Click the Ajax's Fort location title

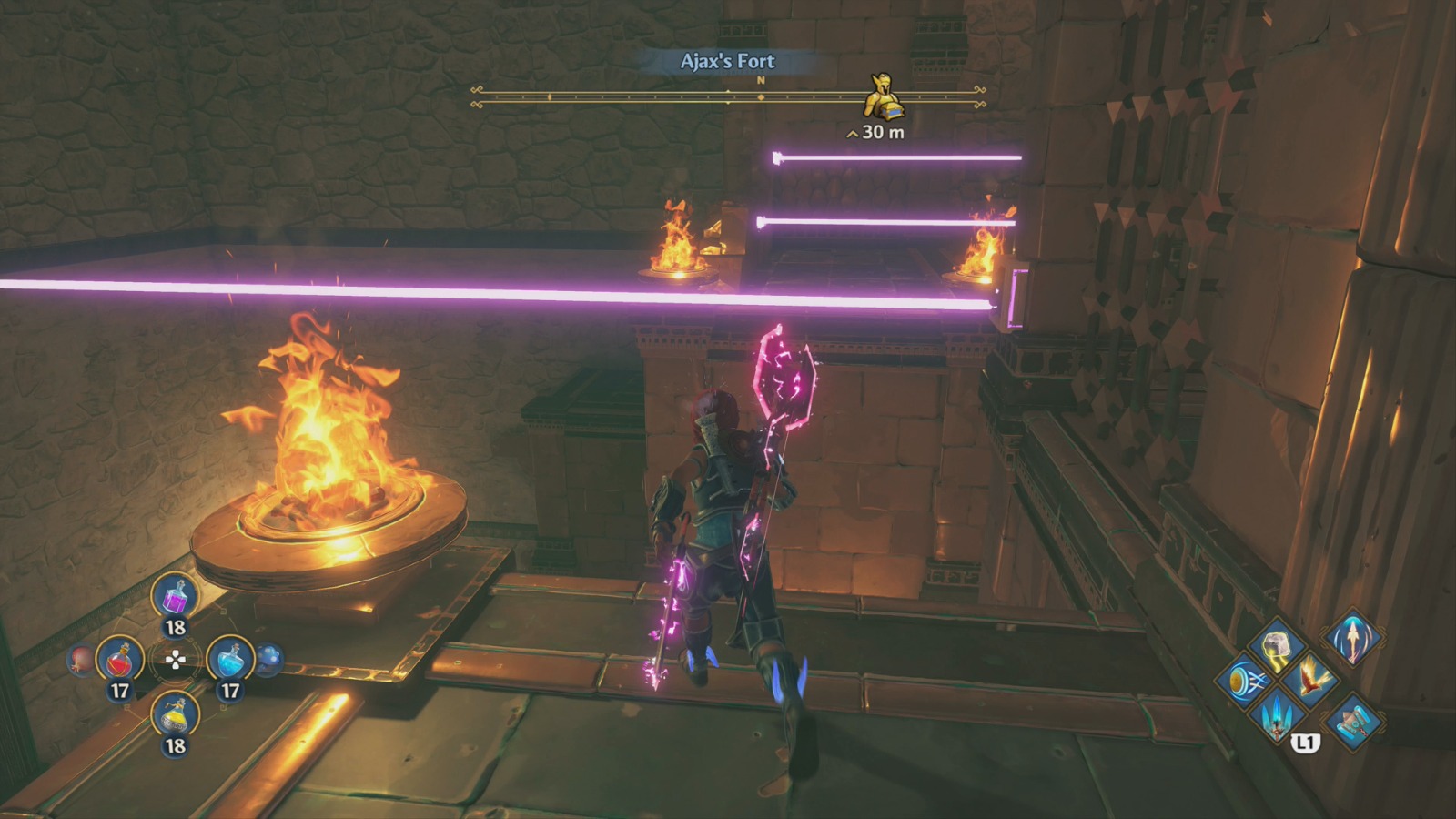[x=728, y=64]
